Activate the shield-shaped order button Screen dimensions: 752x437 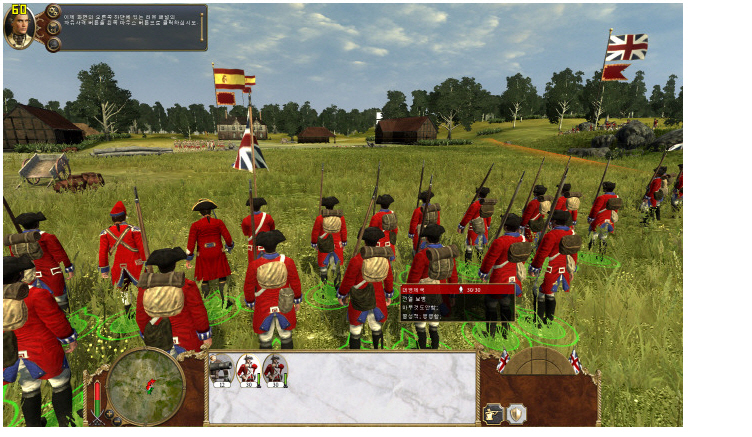(516, 412)
